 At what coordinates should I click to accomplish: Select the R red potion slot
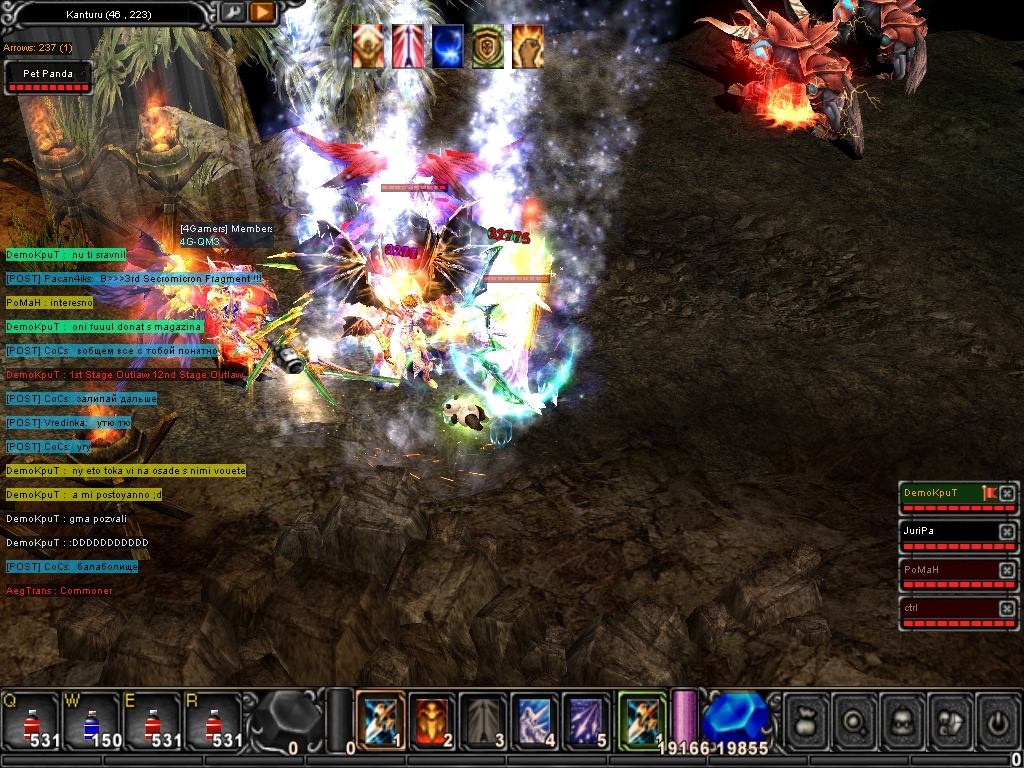[213, 720]
